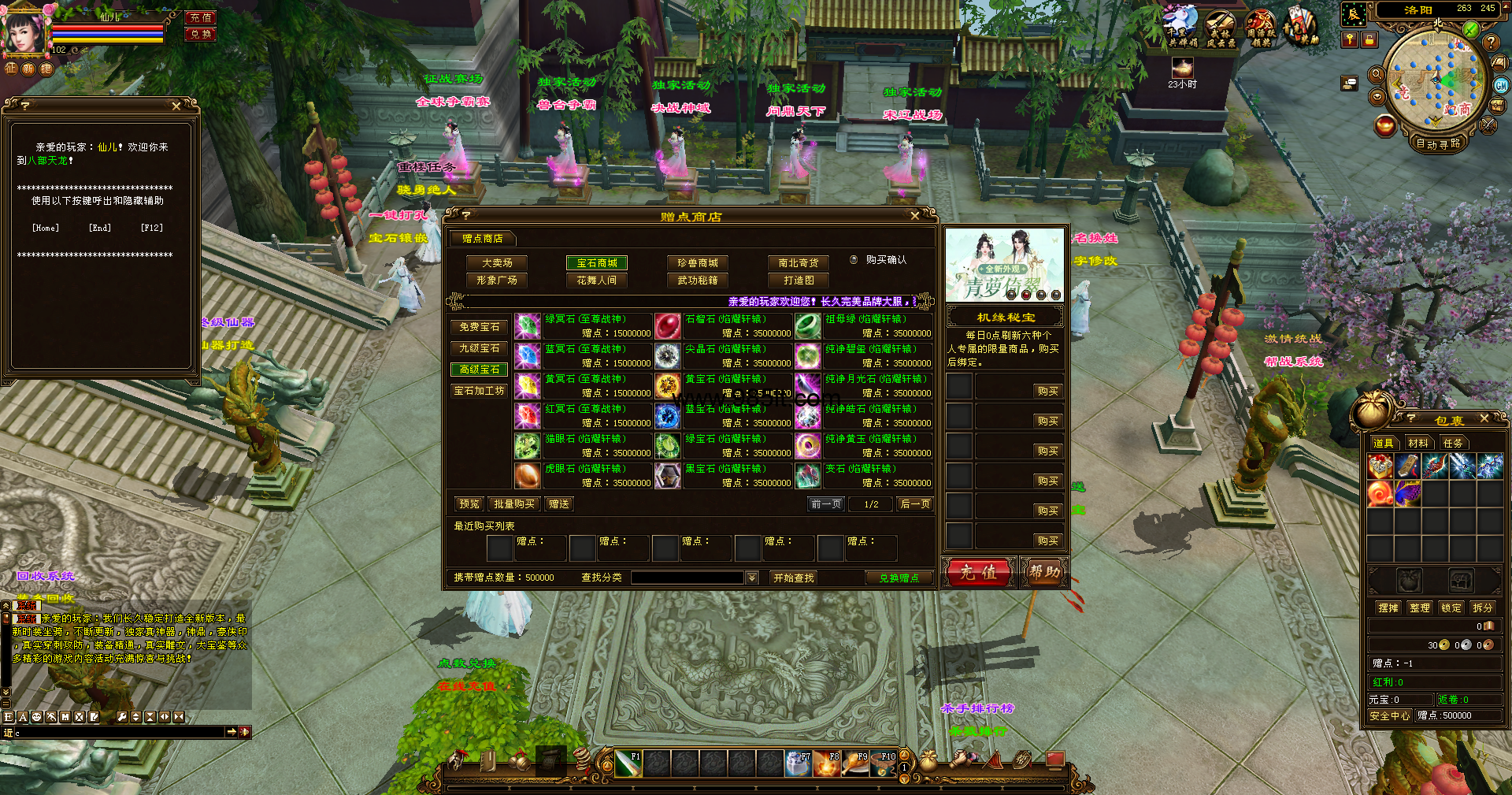Open the 查找分类 dropdown
Screen dimensions: 1512x795
click(752, 578)
